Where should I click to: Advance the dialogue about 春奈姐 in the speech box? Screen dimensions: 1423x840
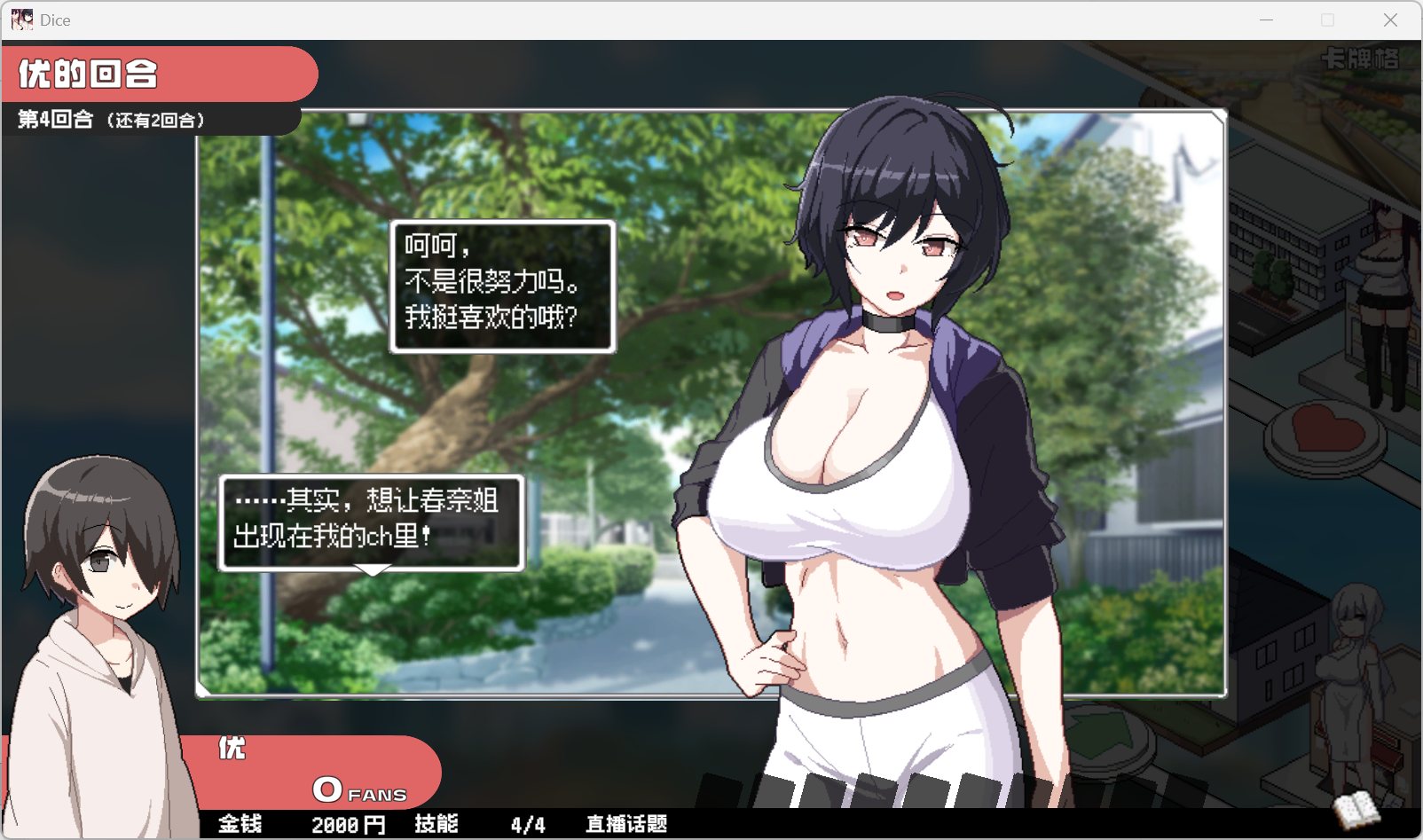tap(371, 522)
